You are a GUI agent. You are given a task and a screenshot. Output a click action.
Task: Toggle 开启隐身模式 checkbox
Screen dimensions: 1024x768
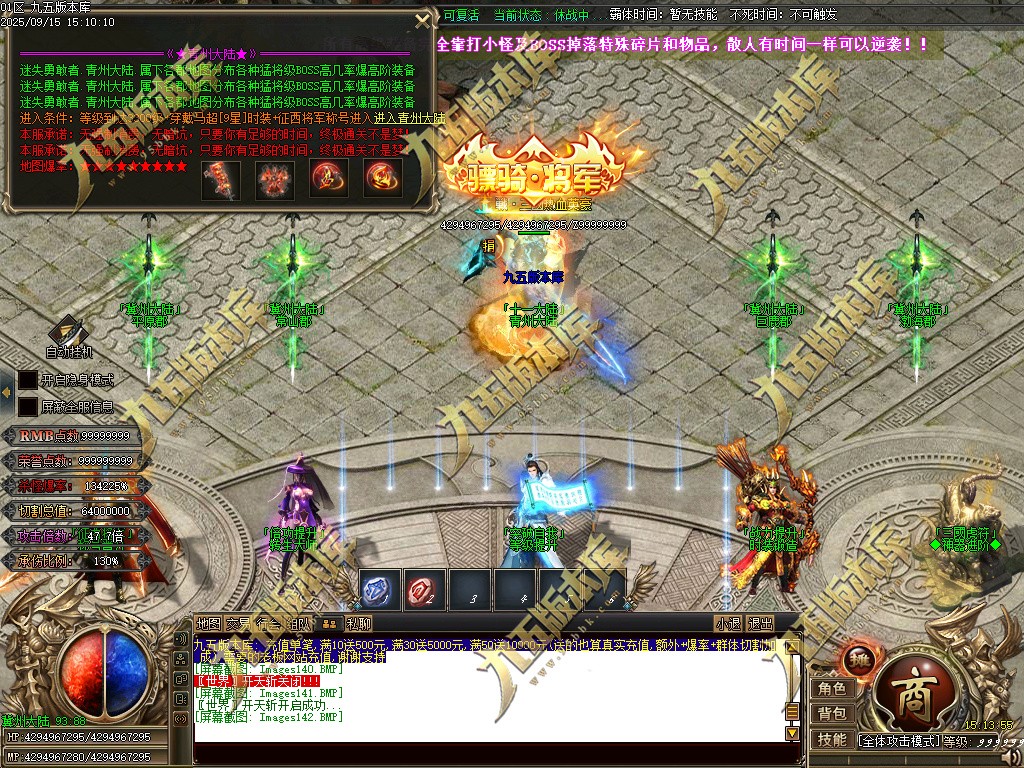tap(27, 380)
